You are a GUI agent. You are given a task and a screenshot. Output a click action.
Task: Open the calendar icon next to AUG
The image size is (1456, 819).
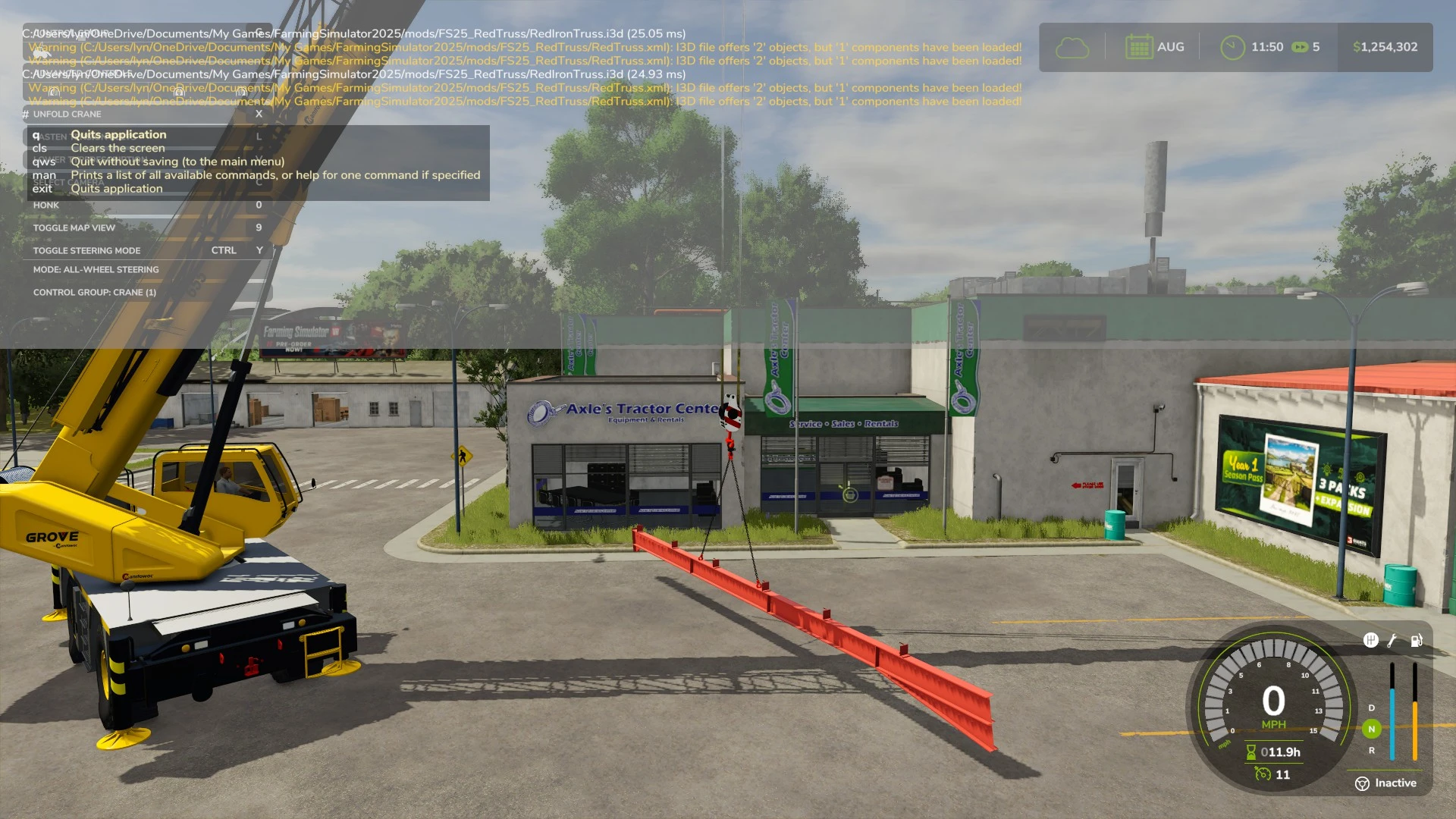tap(1141, 46)
